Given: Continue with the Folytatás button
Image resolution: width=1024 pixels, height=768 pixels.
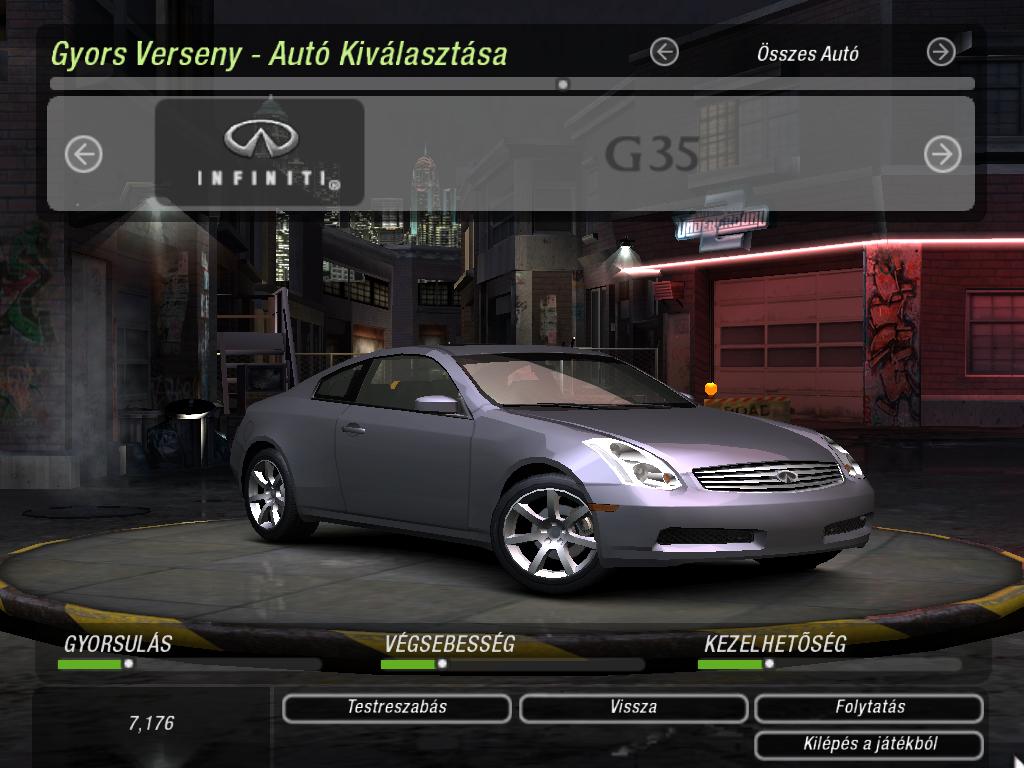Looking at the screenshot, I should (869, 708).
